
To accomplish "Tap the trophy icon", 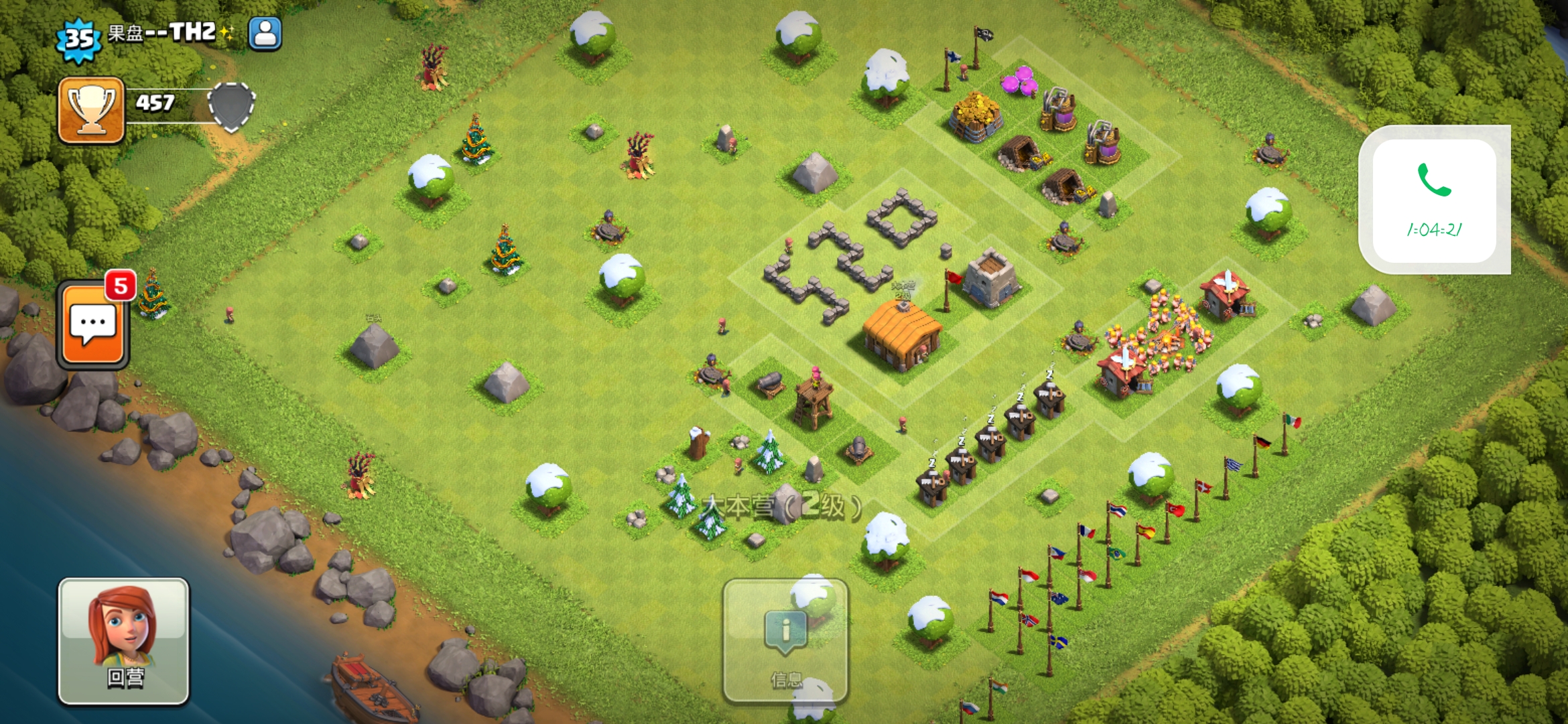I will point(91,110).
